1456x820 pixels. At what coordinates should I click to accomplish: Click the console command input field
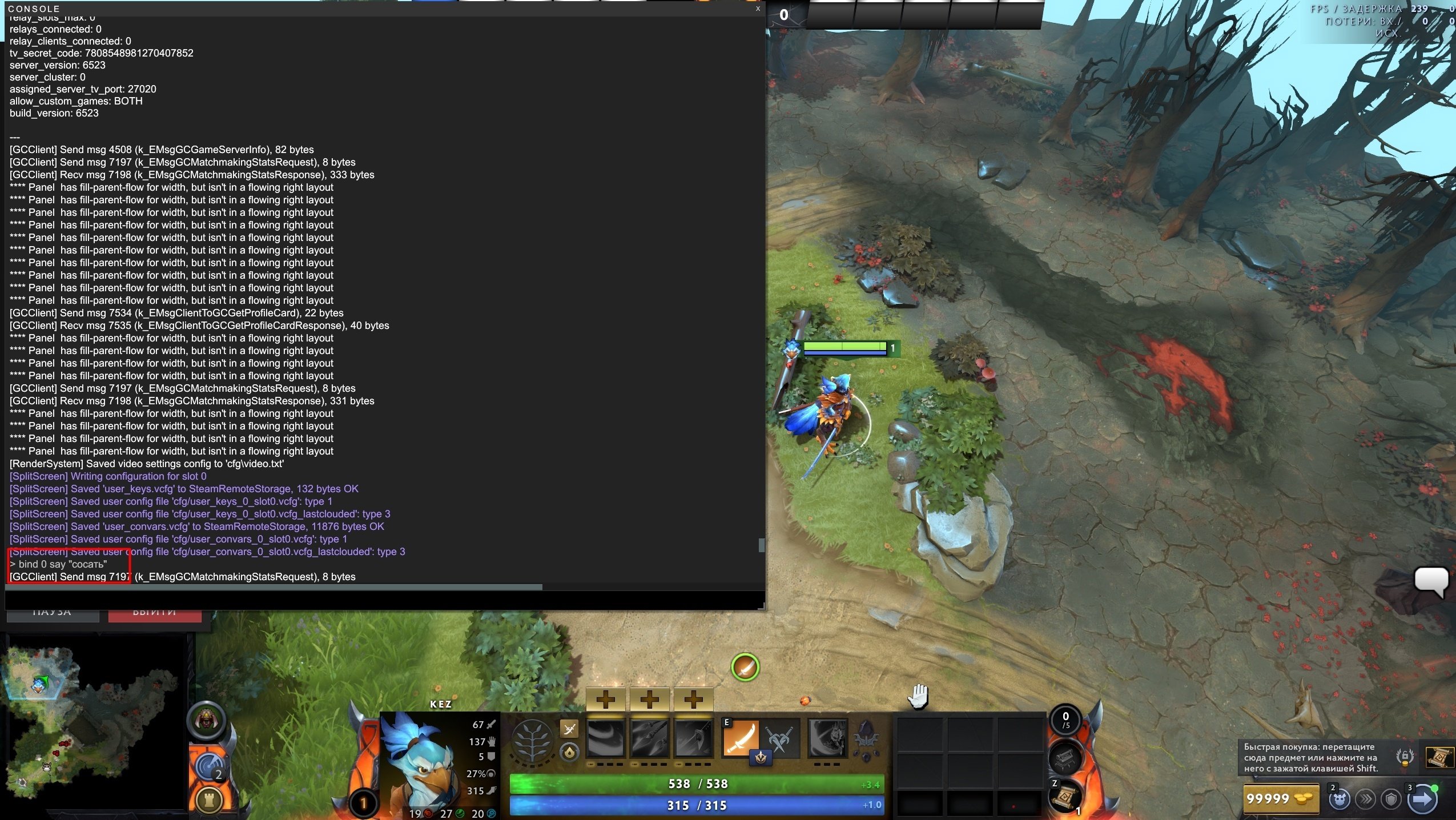click(384, 600)
